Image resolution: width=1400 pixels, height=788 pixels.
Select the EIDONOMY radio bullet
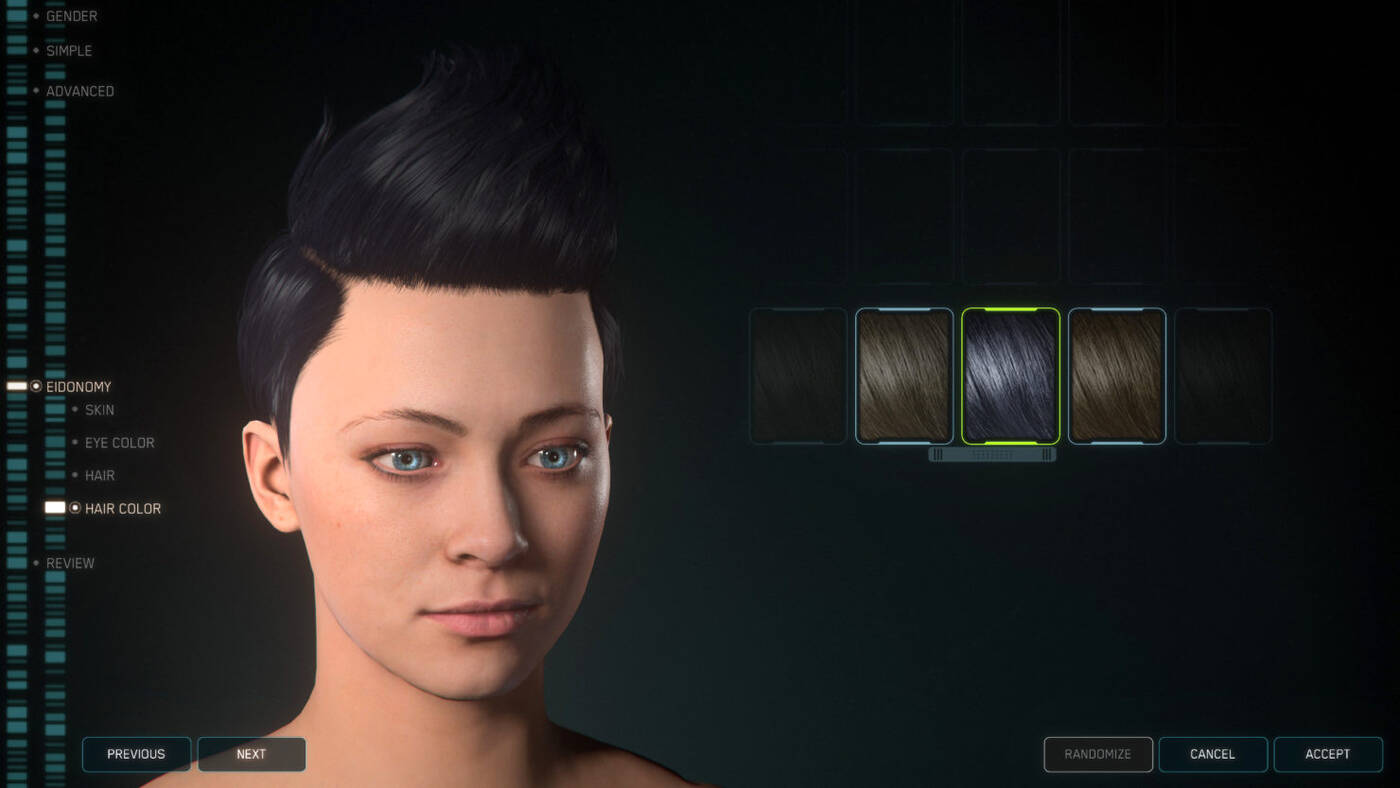coord(36,386)
